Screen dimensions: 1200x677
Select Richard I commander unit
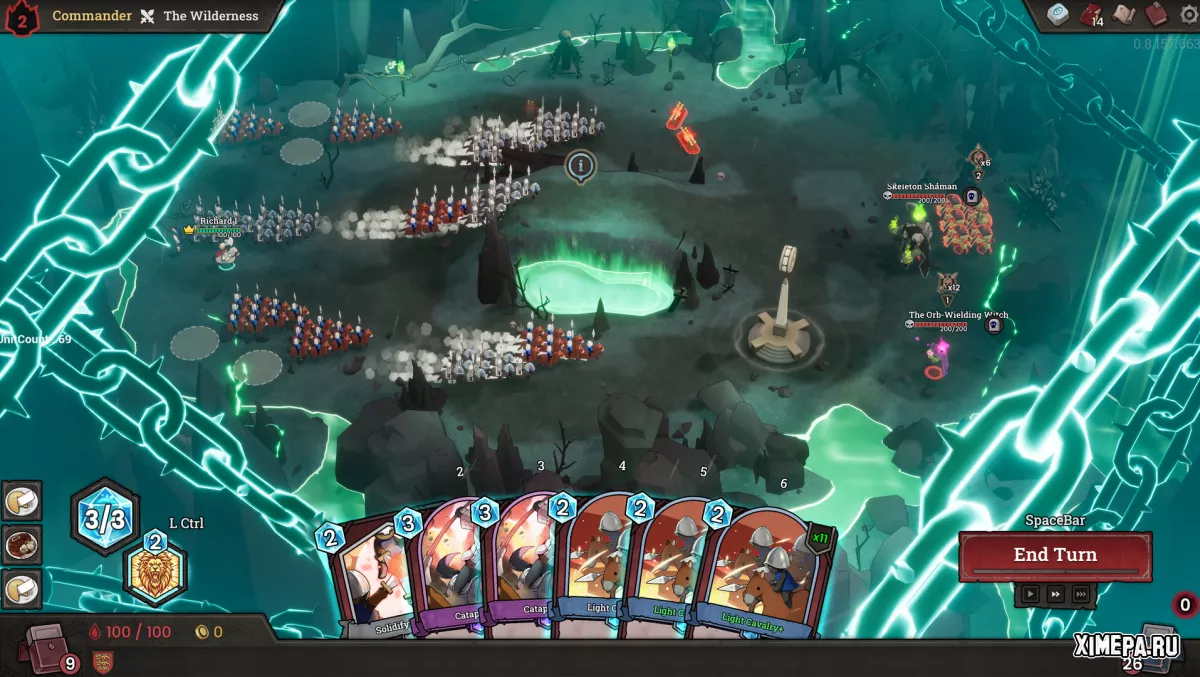[x=227, y=251]
